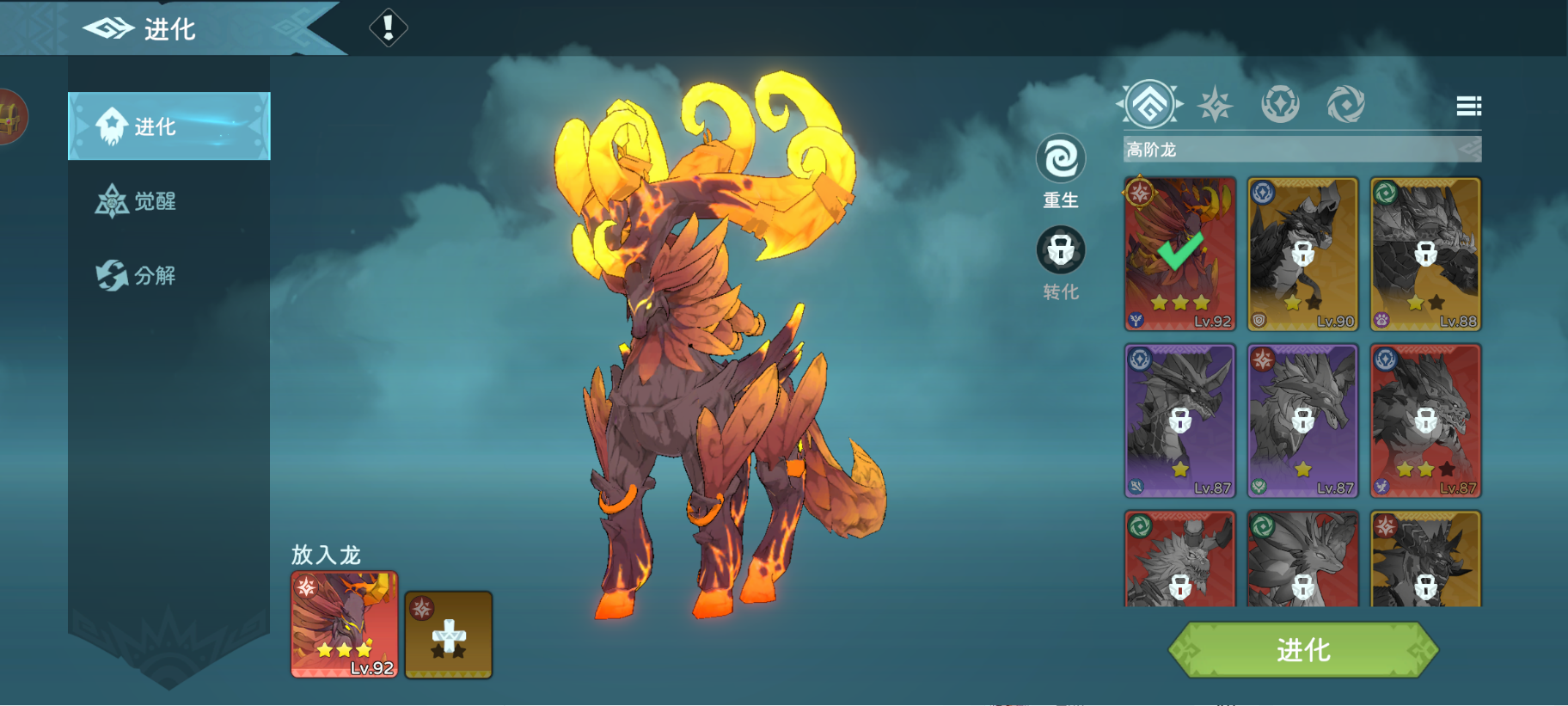Go back using the 进化 header arrow
Viewport: 1568px width, 706px height.
[108, 28]
